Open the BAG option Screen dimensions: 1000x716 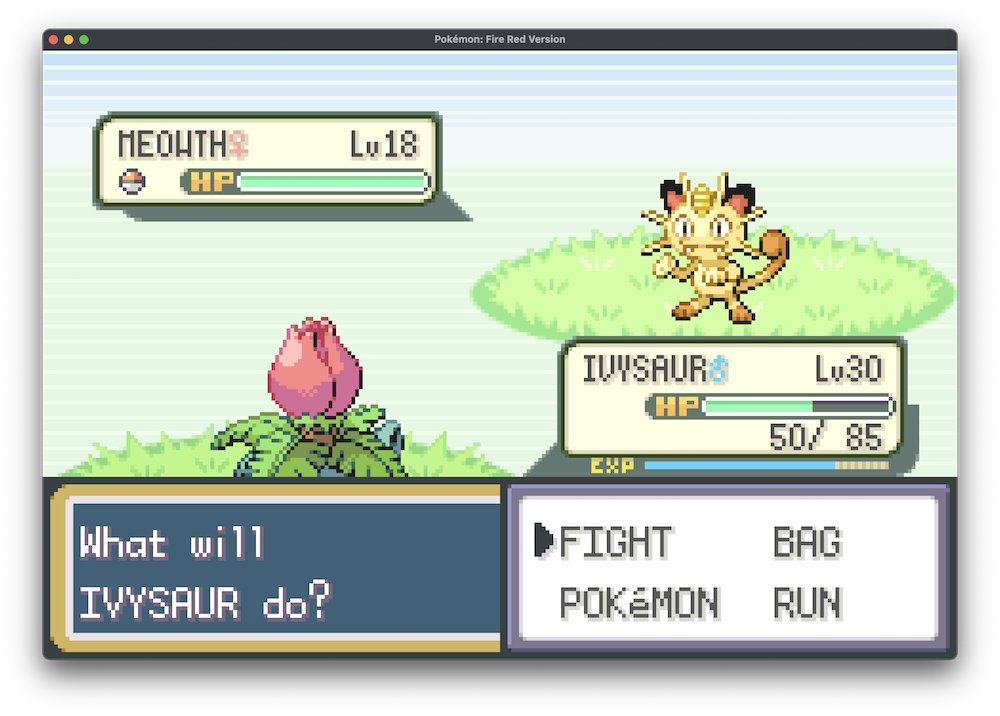pyautogui.click(x=806, y=541)
